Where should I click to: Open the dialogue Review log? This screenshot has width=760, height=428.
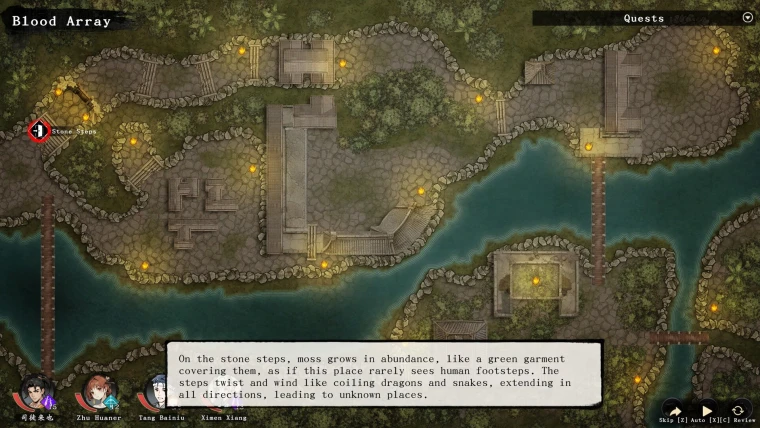click(x=738, y=410)
